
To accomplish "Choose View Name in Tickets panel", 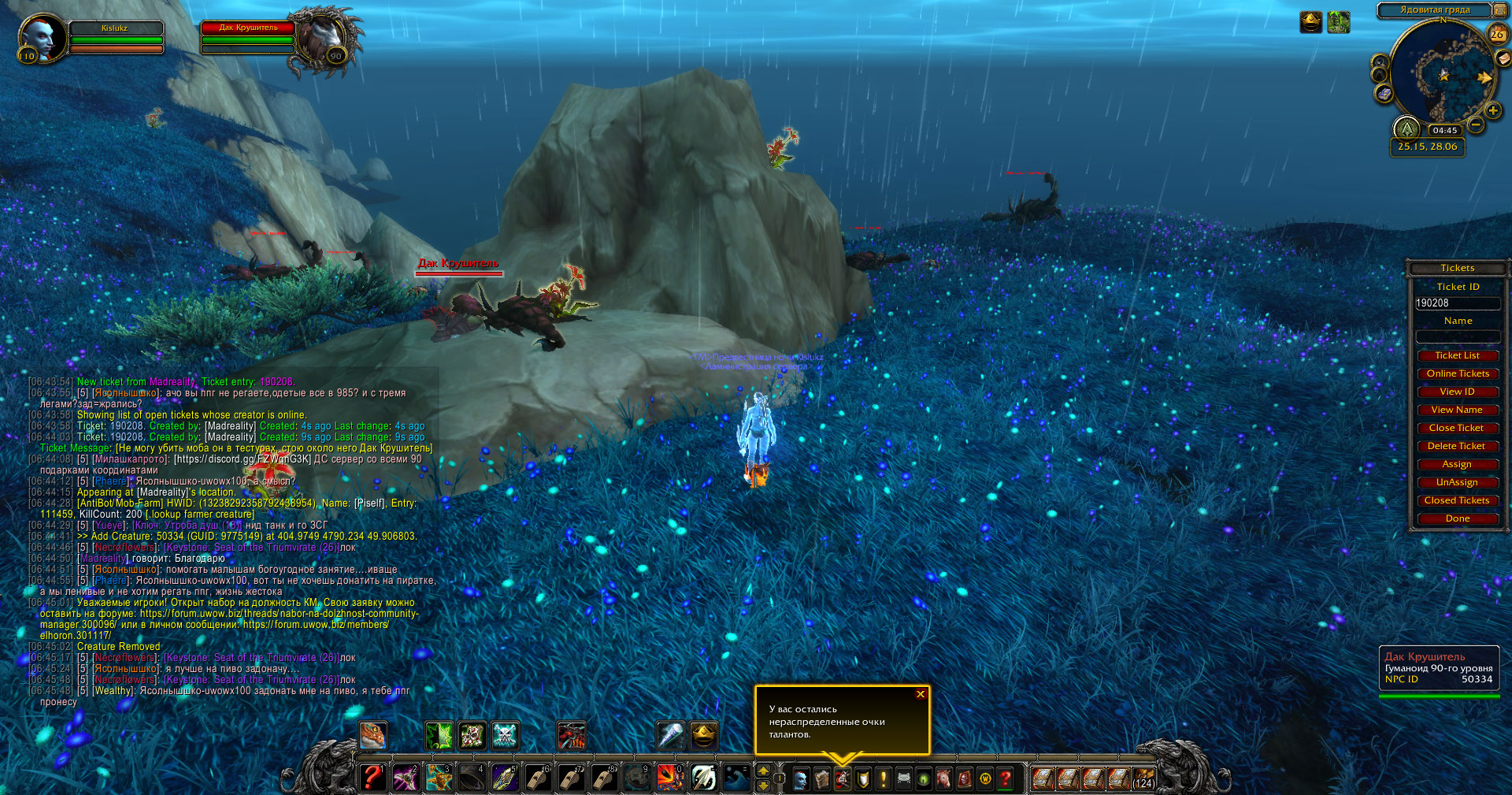I will pos(1457,410).
